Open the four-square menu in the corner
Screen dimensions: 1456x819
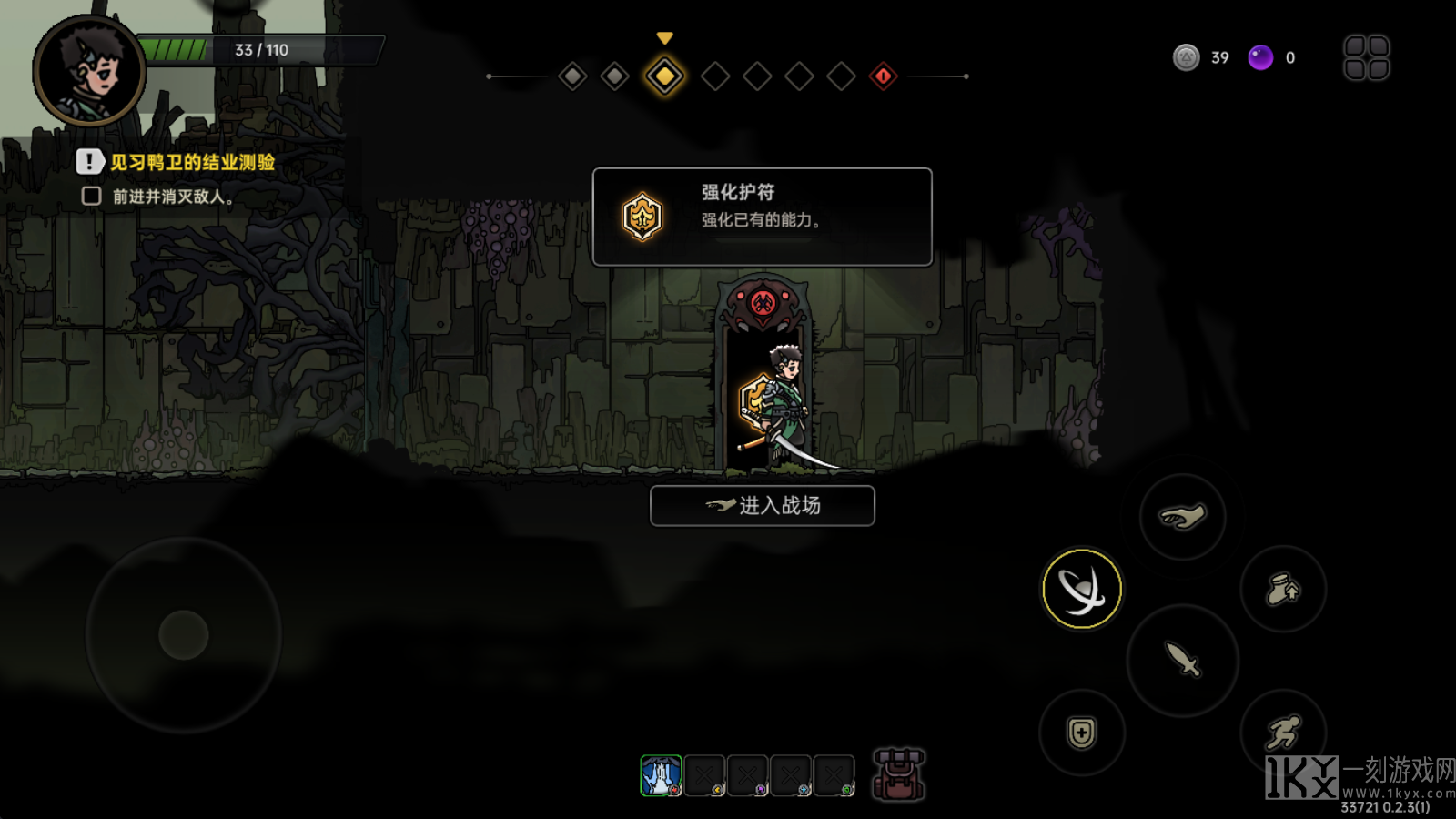click(x=1366, y=58)
